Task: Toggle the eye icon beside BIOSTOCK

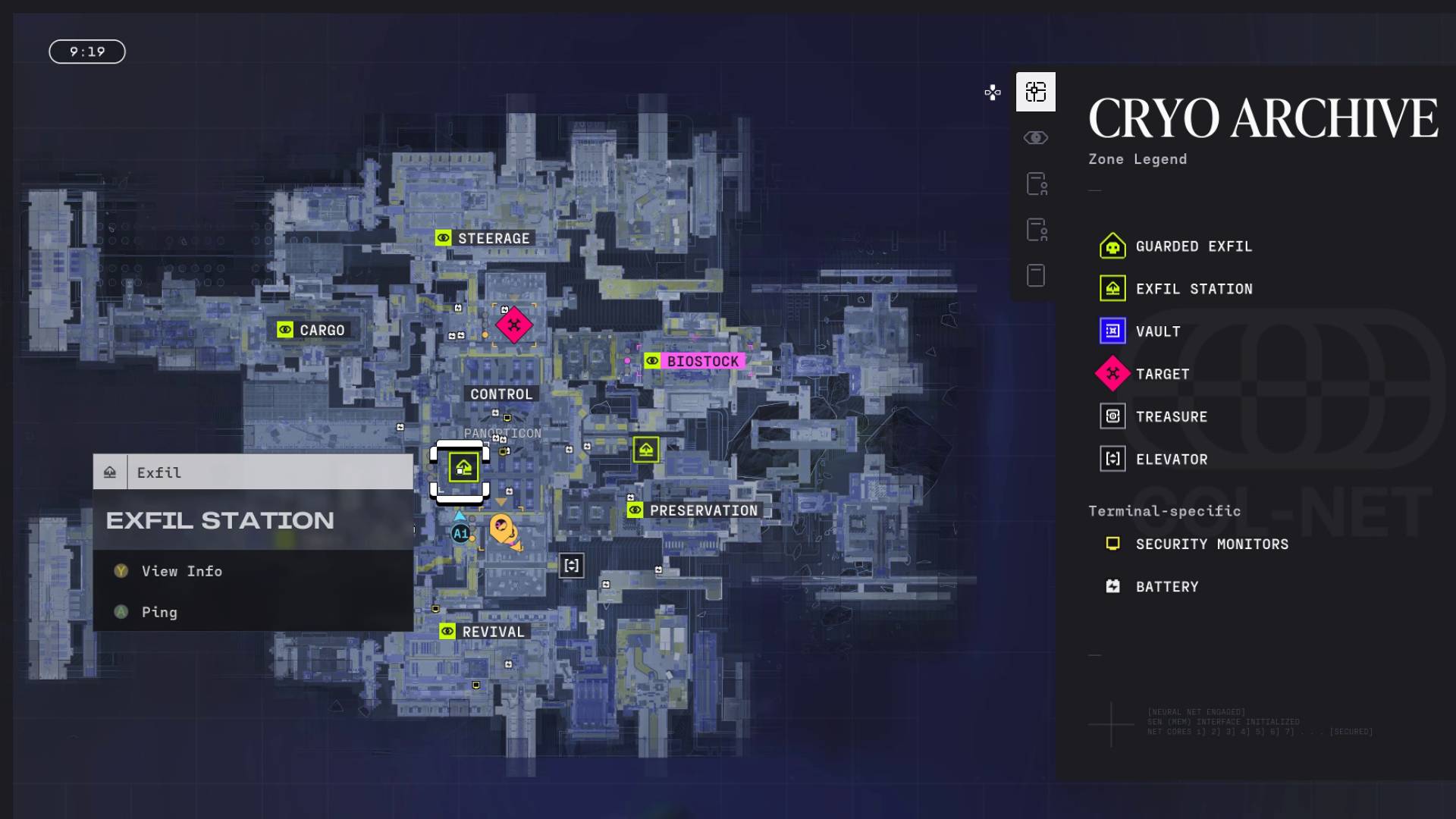Action: [652, 361]
